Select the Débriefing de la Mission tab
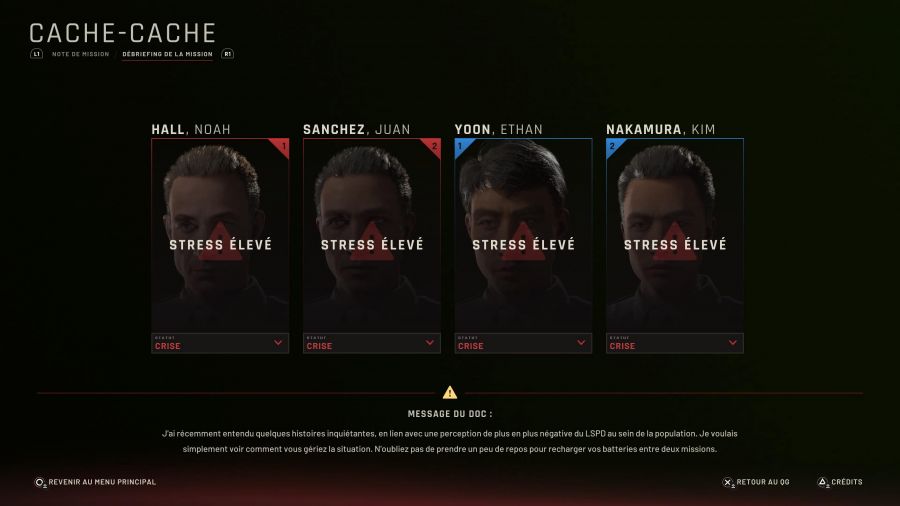900x506 pixels. pyautogui.click(x=167, y=54)
